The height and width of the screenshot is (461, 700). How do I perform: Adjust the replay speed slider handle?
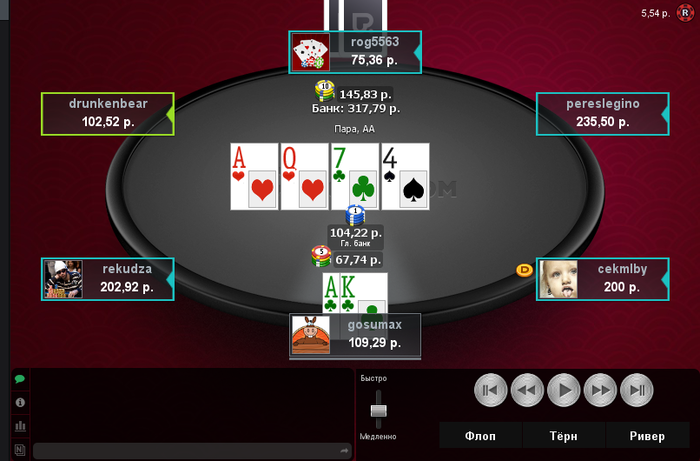pyautogui.click(x=379, y=409)
